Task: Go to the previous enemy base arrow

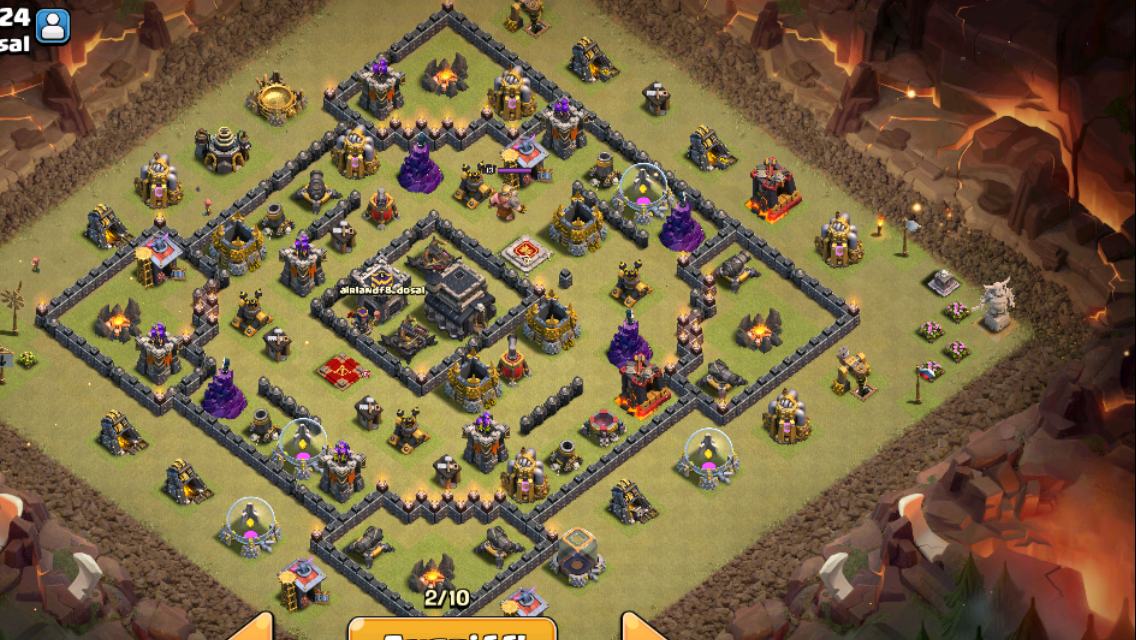Action: tap(255, 629)
